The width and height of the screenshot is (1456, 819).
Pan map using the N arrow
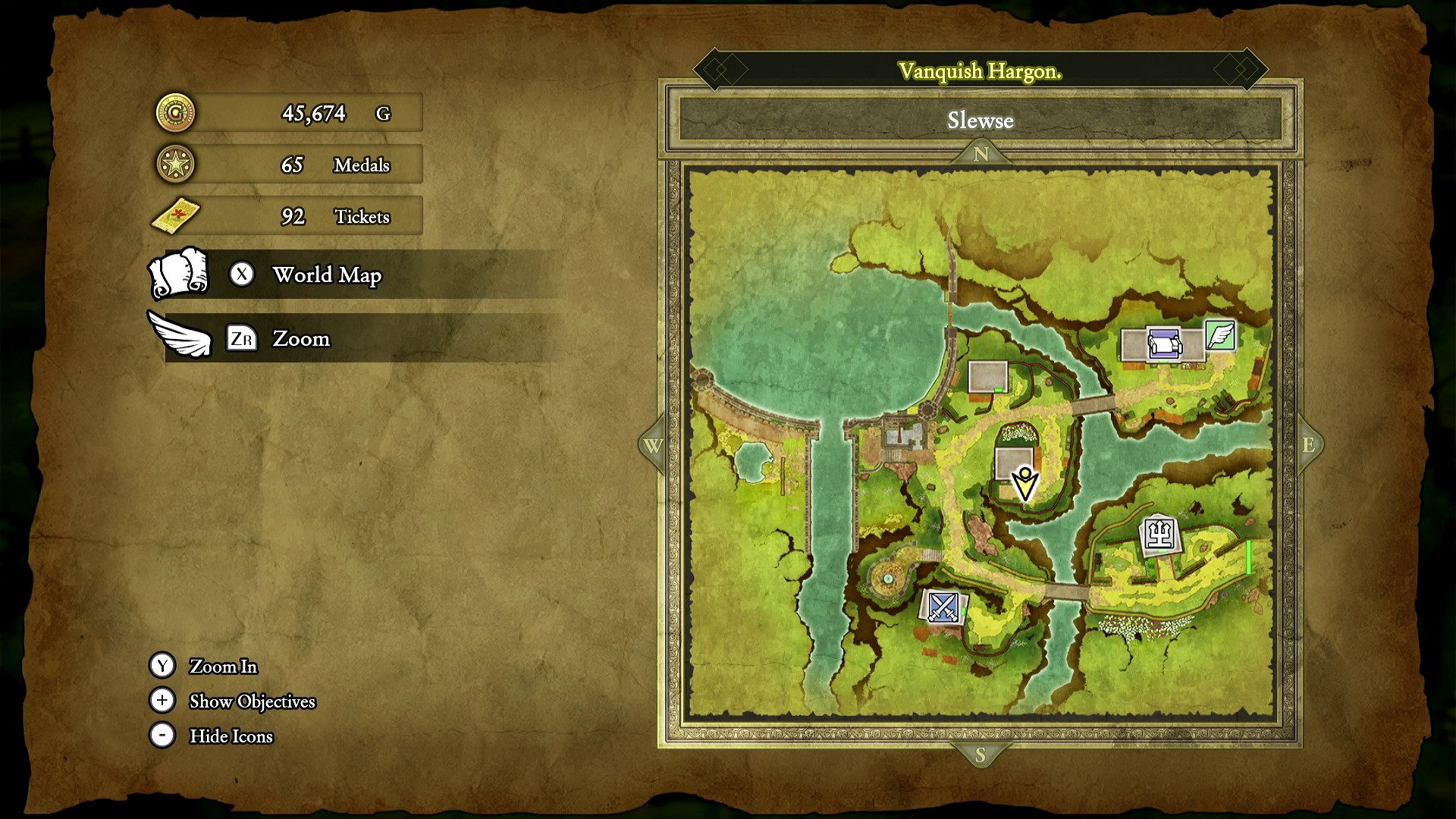981,154
